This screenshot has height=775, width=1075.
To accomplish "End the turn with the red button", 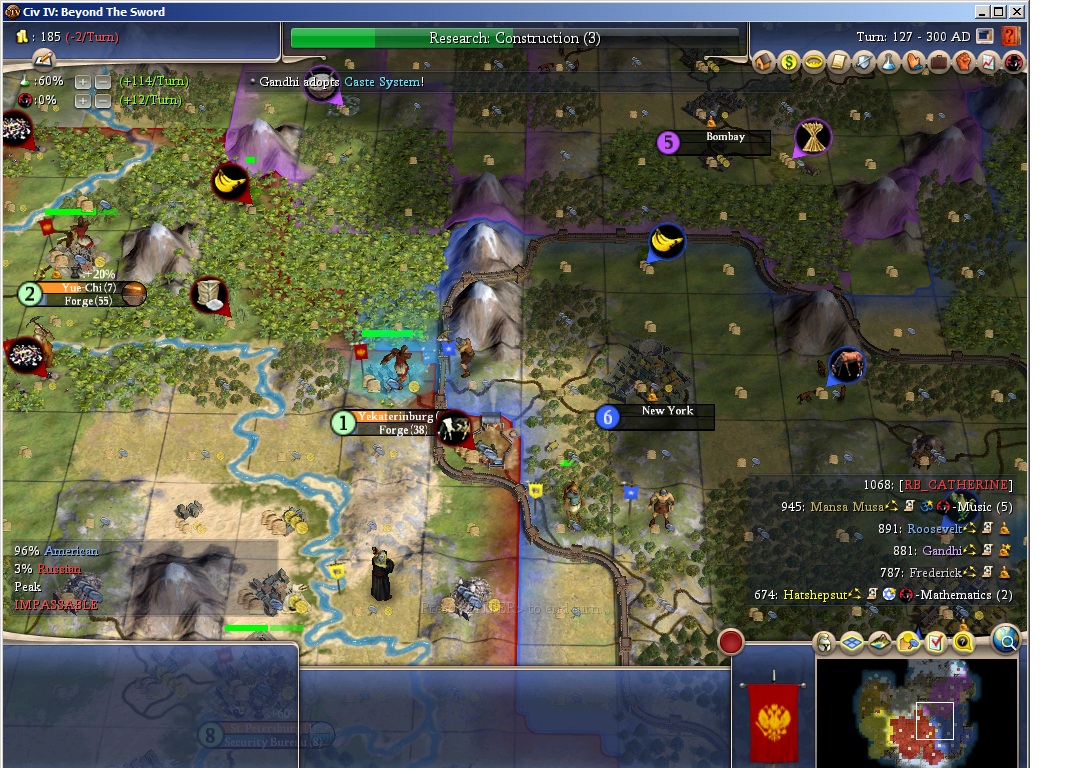I will pos(731,641).
